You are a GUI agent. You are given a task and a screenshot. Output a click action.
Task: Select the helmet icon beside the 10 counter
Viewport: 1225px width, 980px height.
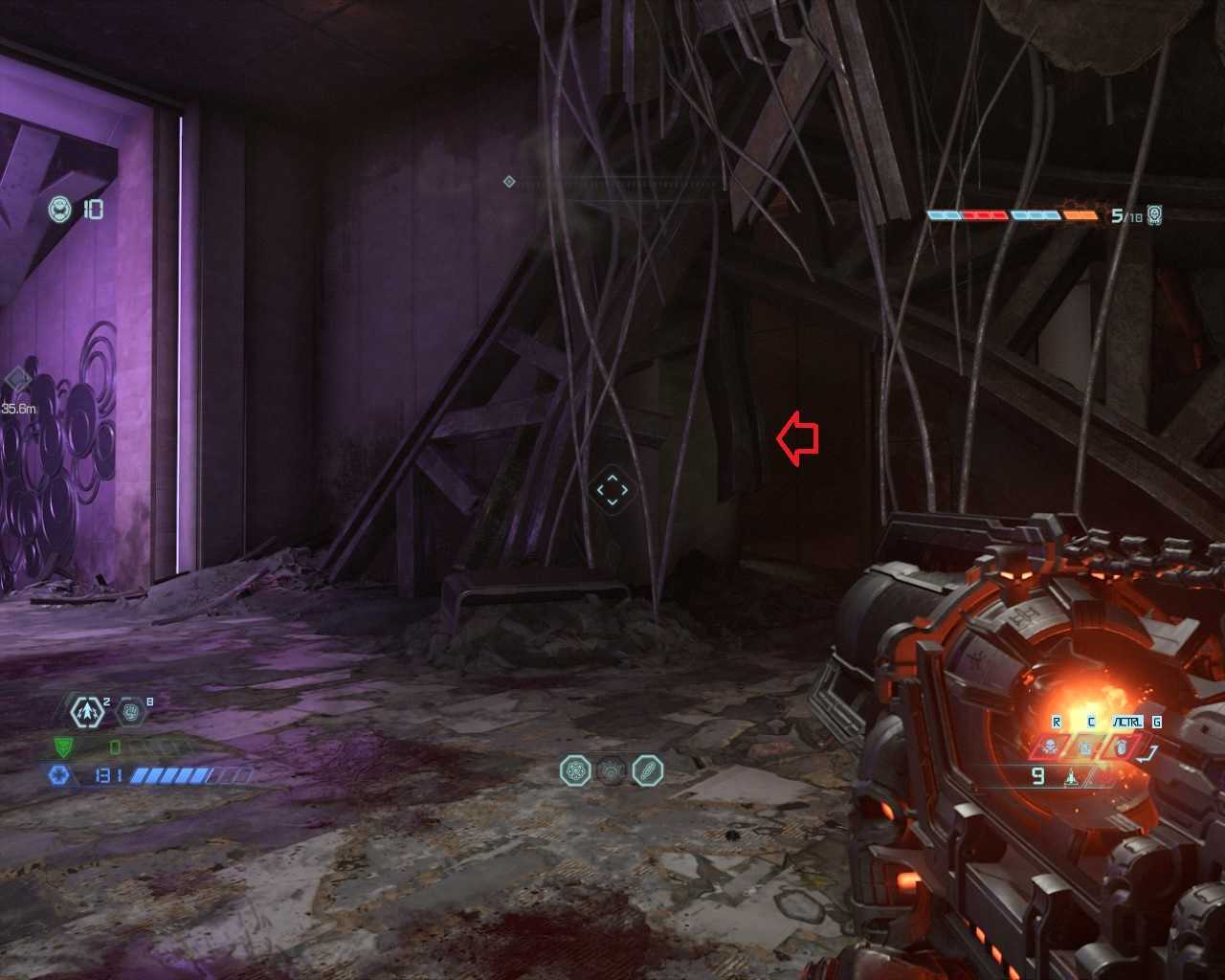click(x=60, y=209)
